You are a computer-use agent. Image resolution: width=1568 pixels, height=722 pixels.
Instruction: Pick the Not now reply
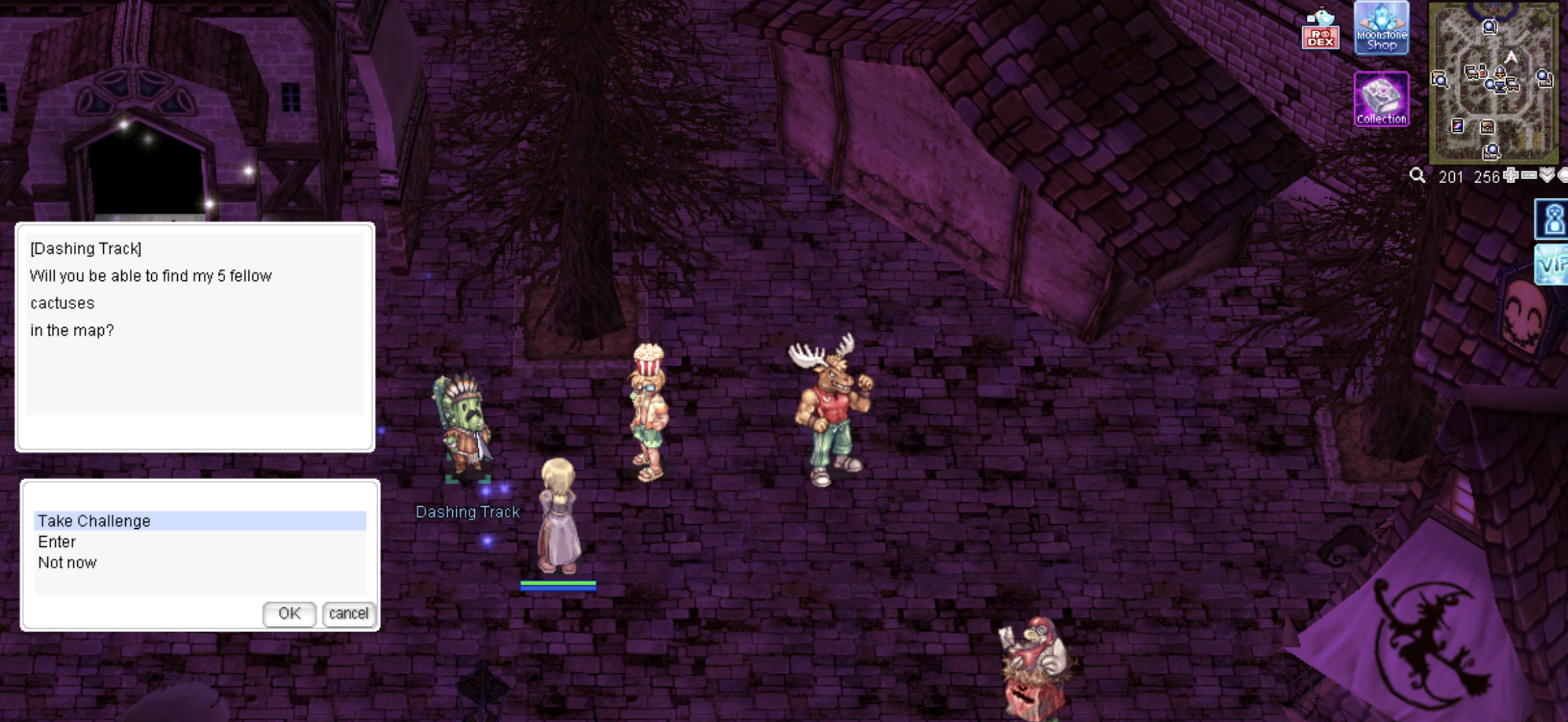tap(67, 563)
